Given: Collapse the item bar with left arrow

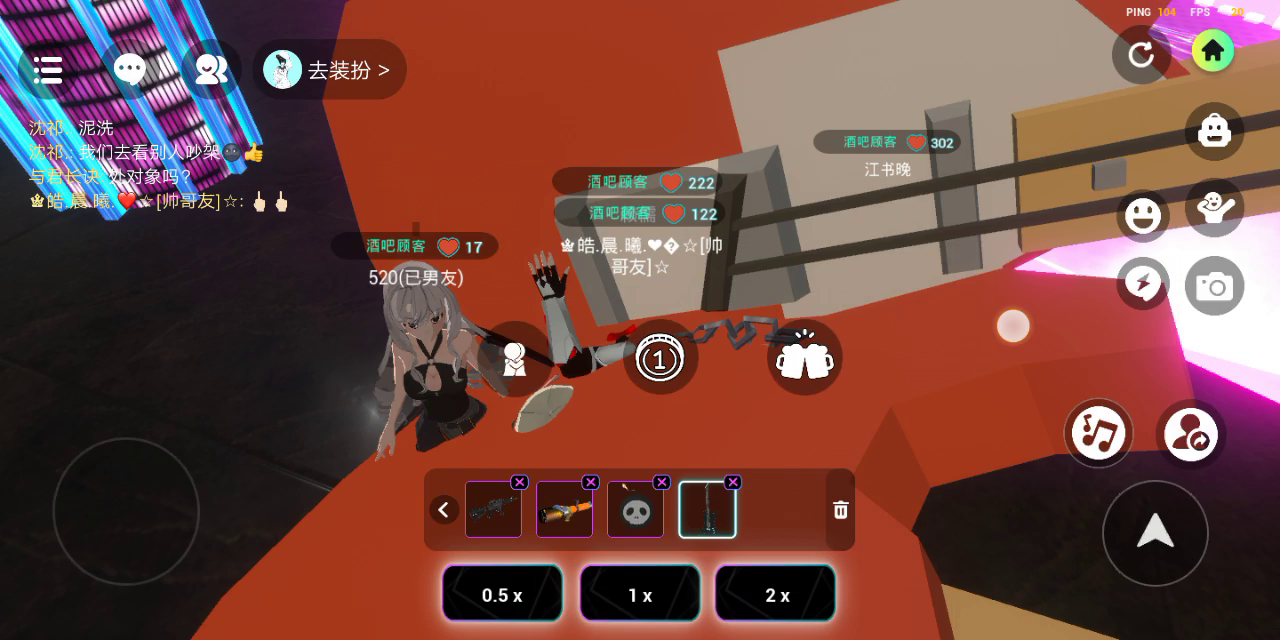Looking at the screenshot, I should coord(444,510).
